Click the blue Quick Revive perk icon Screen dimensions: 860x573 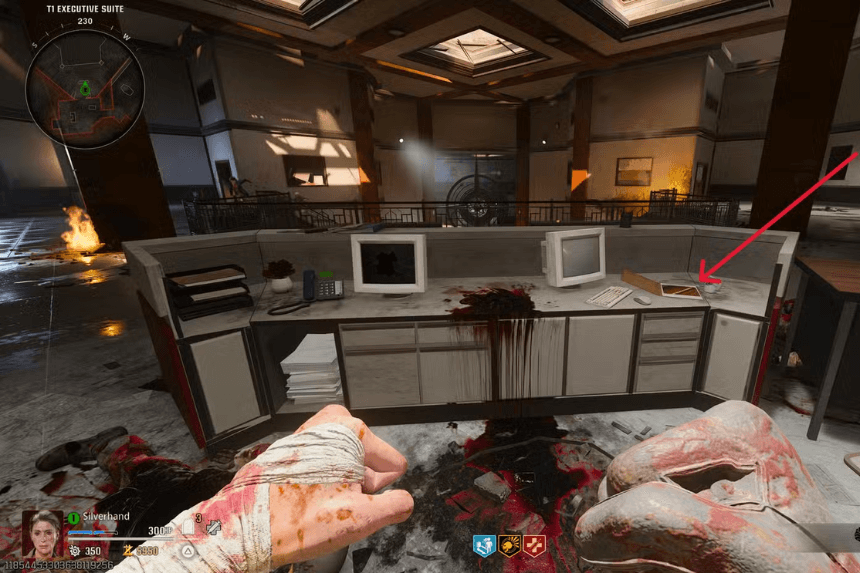click(484, 546)
